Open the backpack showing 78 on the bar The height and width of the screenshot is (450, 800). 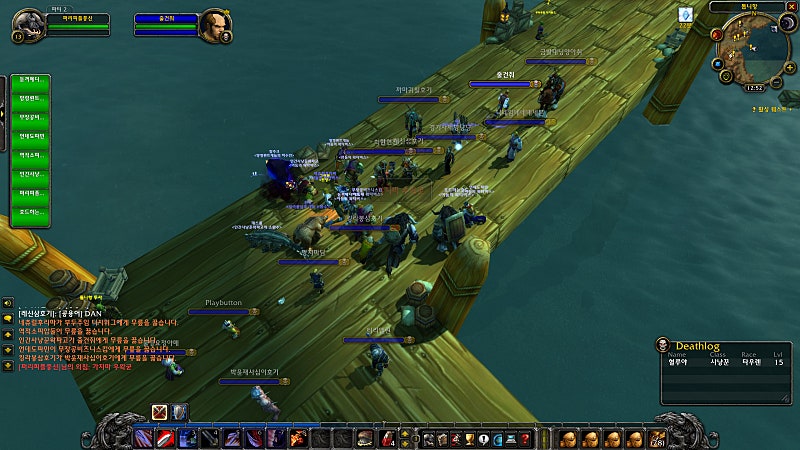[657, 439]
